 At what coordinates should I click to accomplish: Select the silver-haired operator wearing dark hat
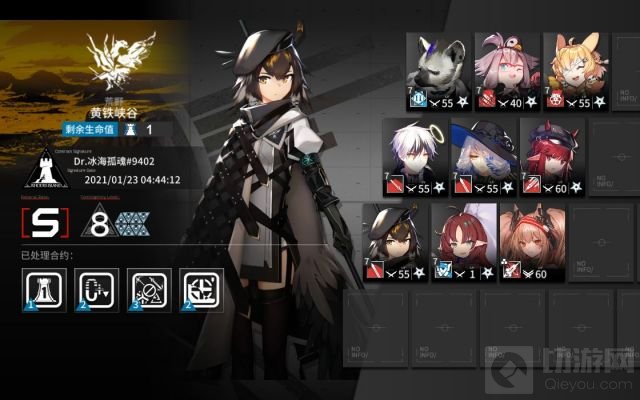[482, 157]
